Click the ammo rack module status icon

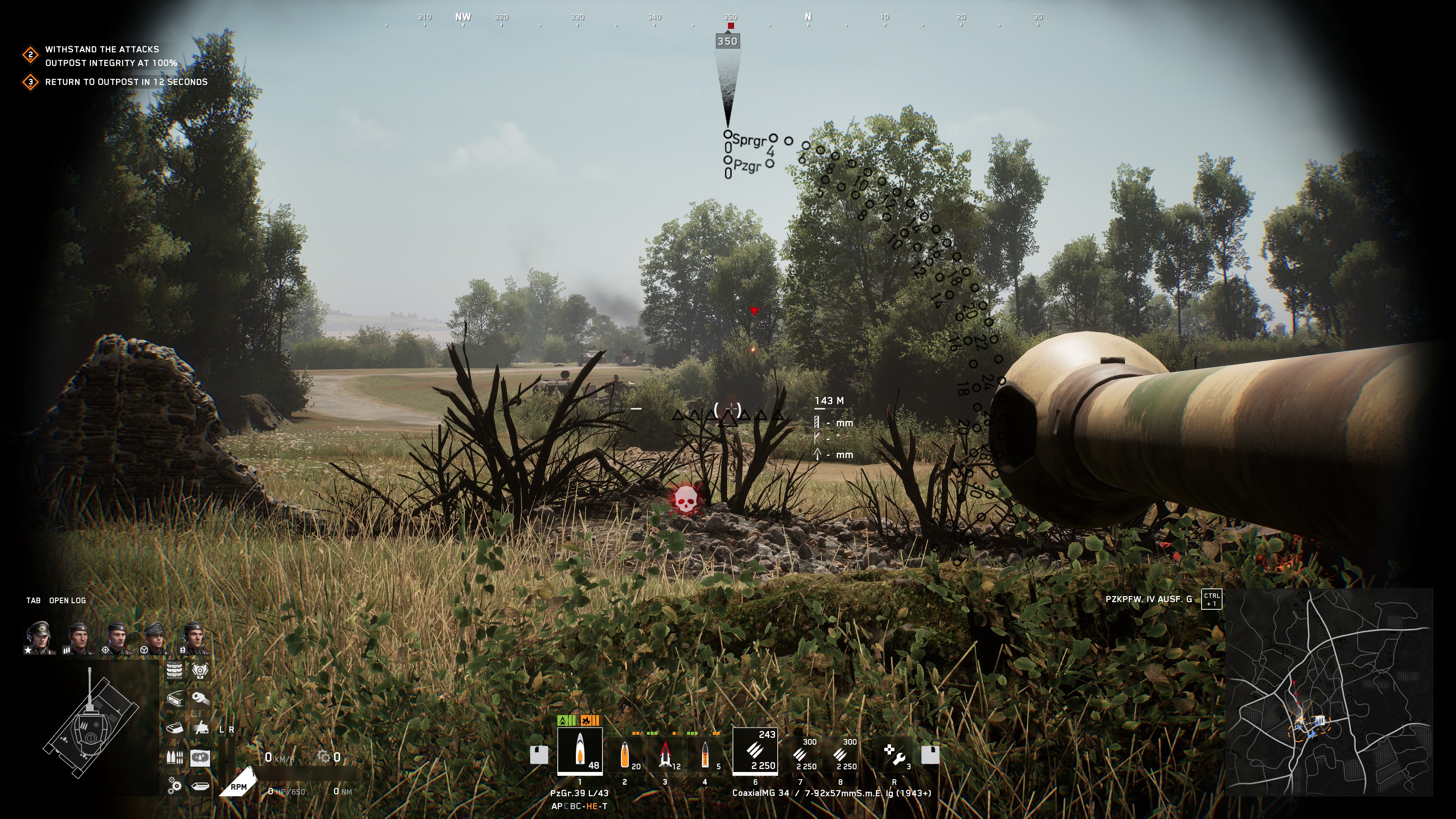pyautogui.click(x=175, y=758)
